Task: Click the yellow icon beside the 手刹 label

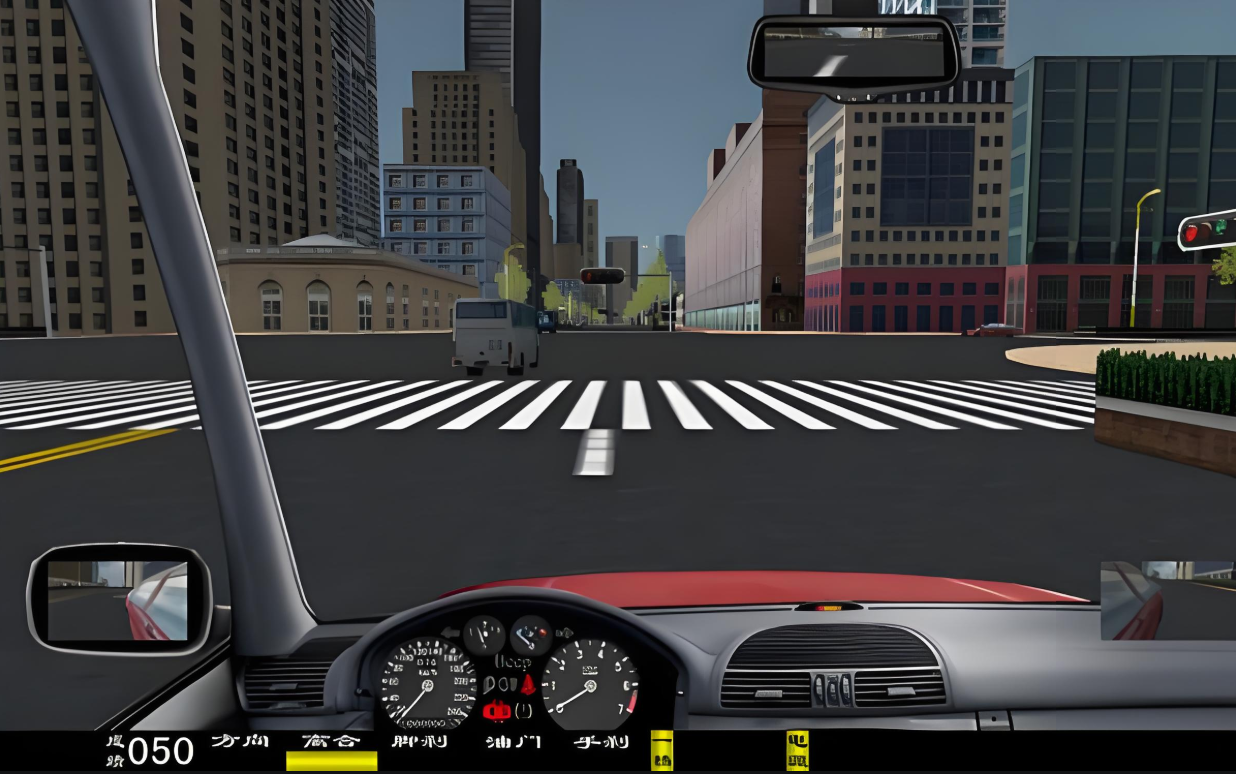Action: point(662,750)
